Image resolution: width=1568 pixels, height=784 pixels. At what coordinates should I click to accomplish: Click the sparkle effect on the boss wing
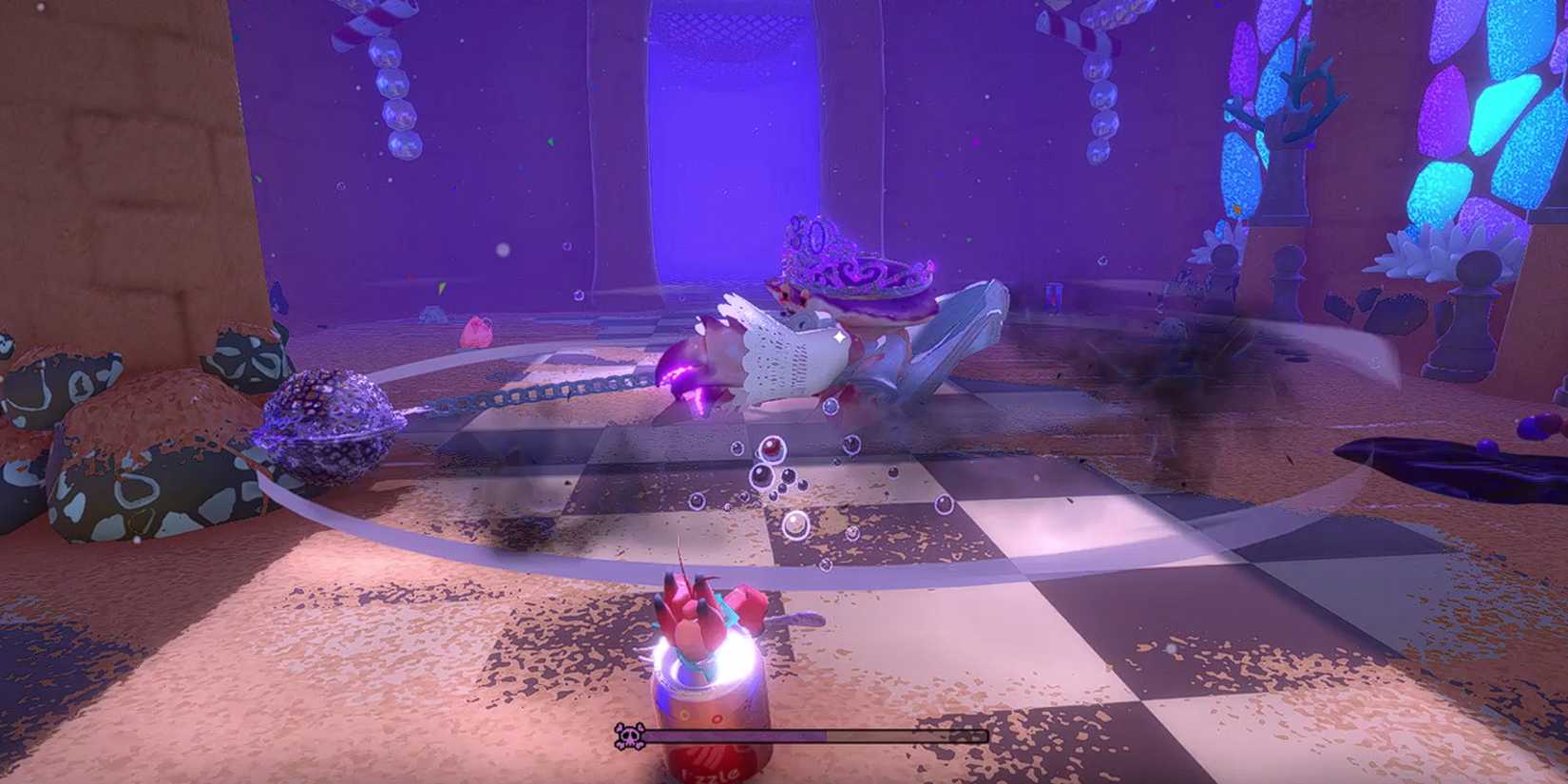(838, 336)
